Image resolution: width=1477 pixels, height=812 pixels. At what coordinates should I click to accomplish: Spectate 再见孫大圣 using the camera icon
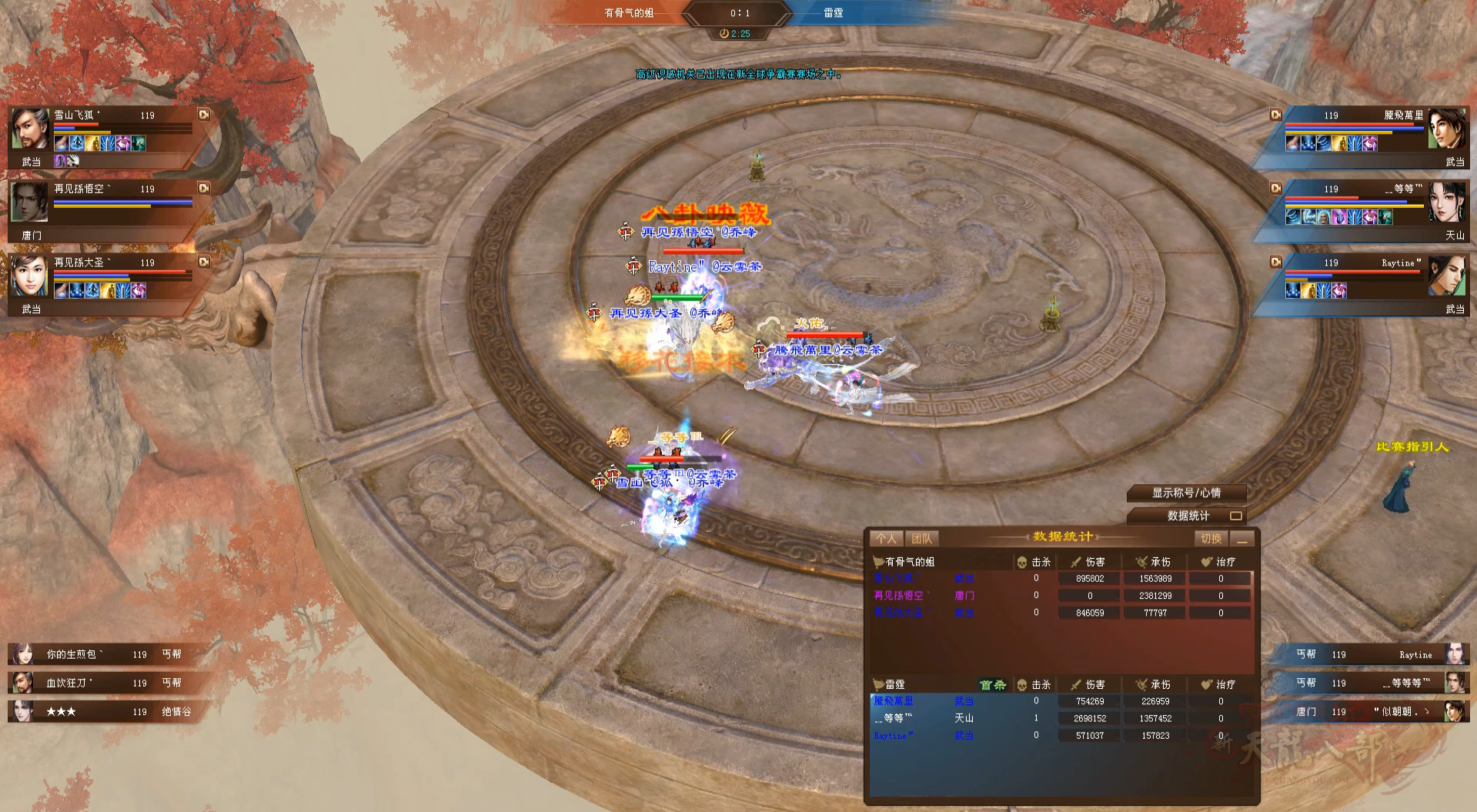click(x=204, y=262)
